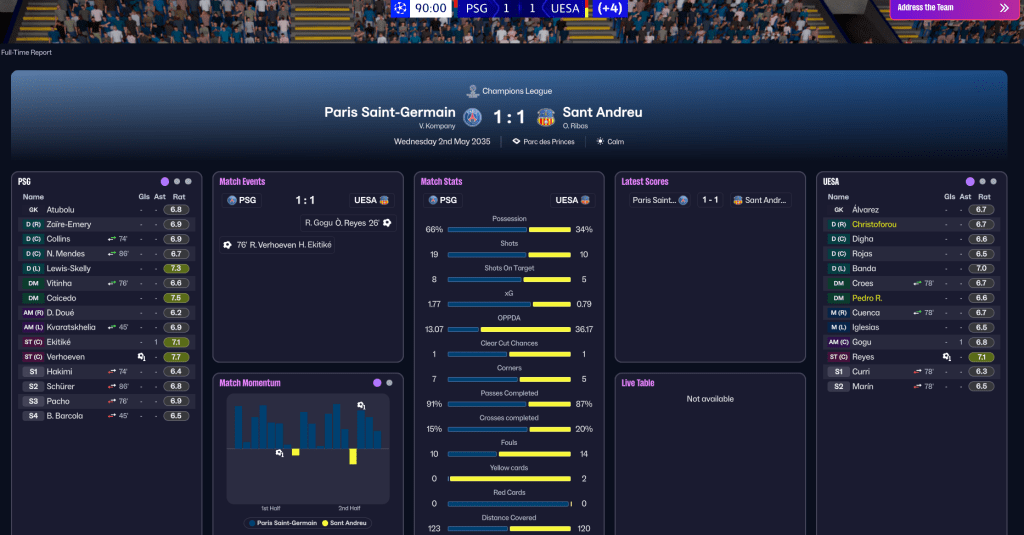Click the Latest Scores panel title
1024x535 pixels.
(x=645, y=182)
